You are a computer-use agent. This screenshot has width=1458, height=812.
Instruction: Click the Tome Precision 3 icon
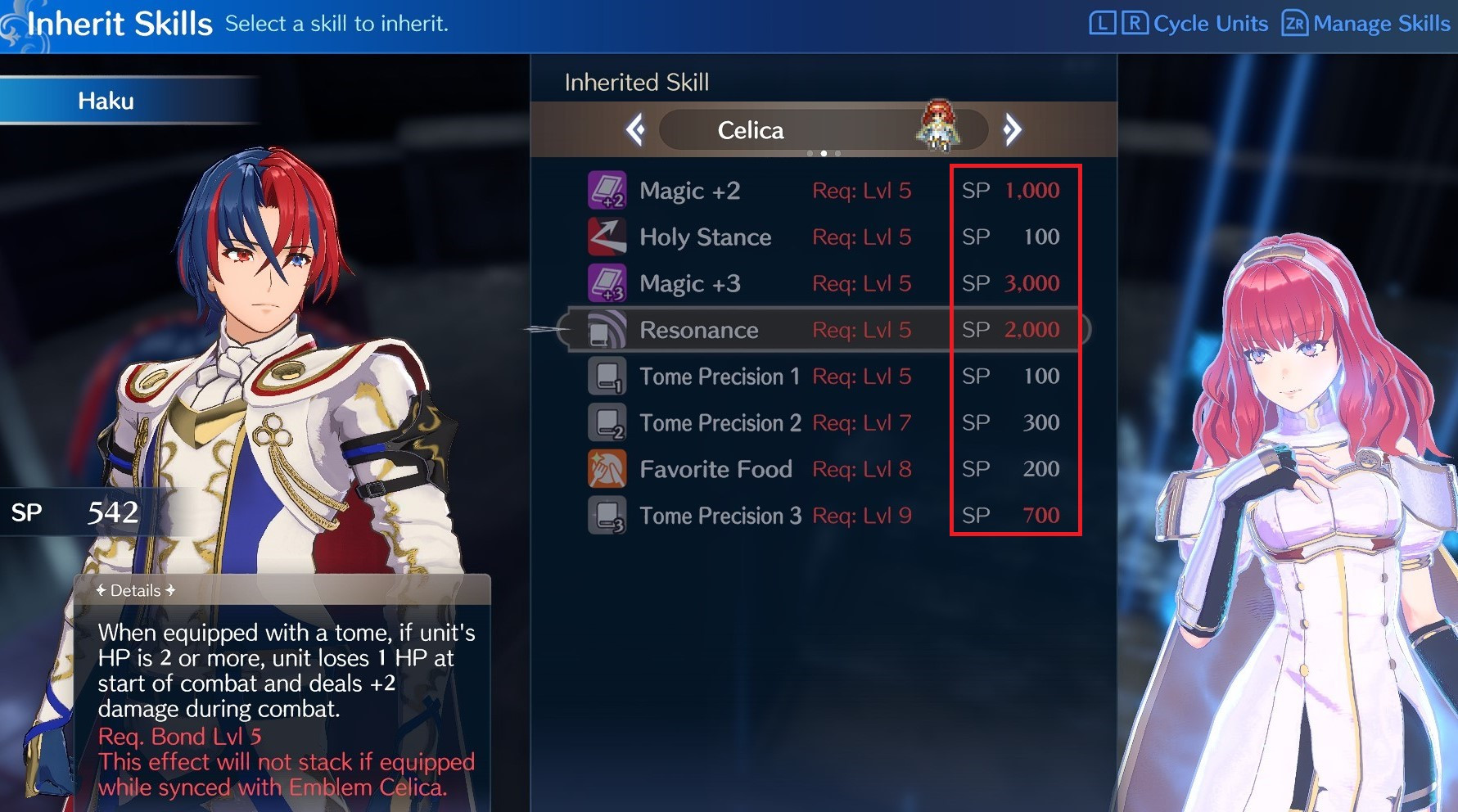point(607,516)
